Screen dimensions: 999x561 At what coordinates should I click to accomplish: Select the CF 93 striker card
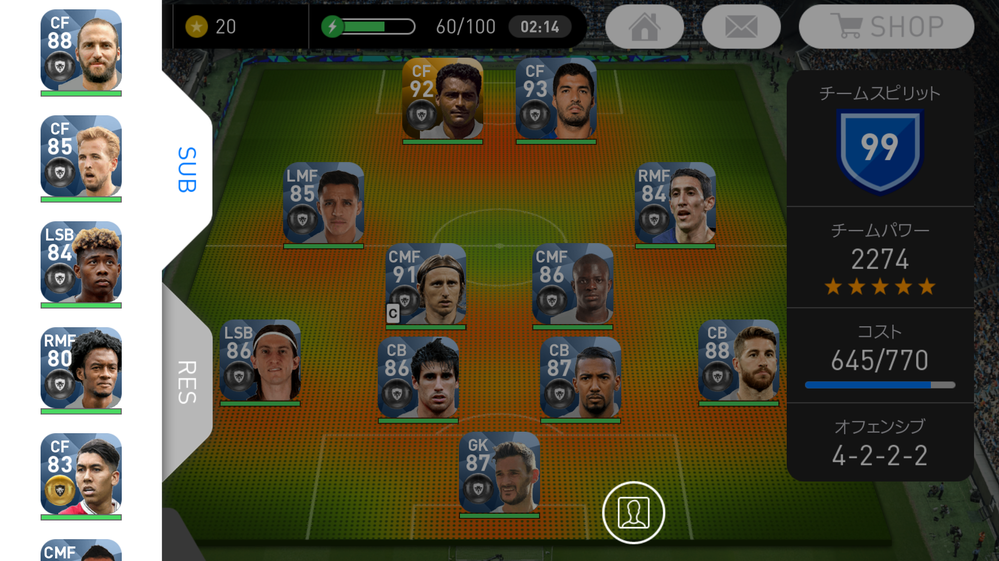(x=556, y=98)
